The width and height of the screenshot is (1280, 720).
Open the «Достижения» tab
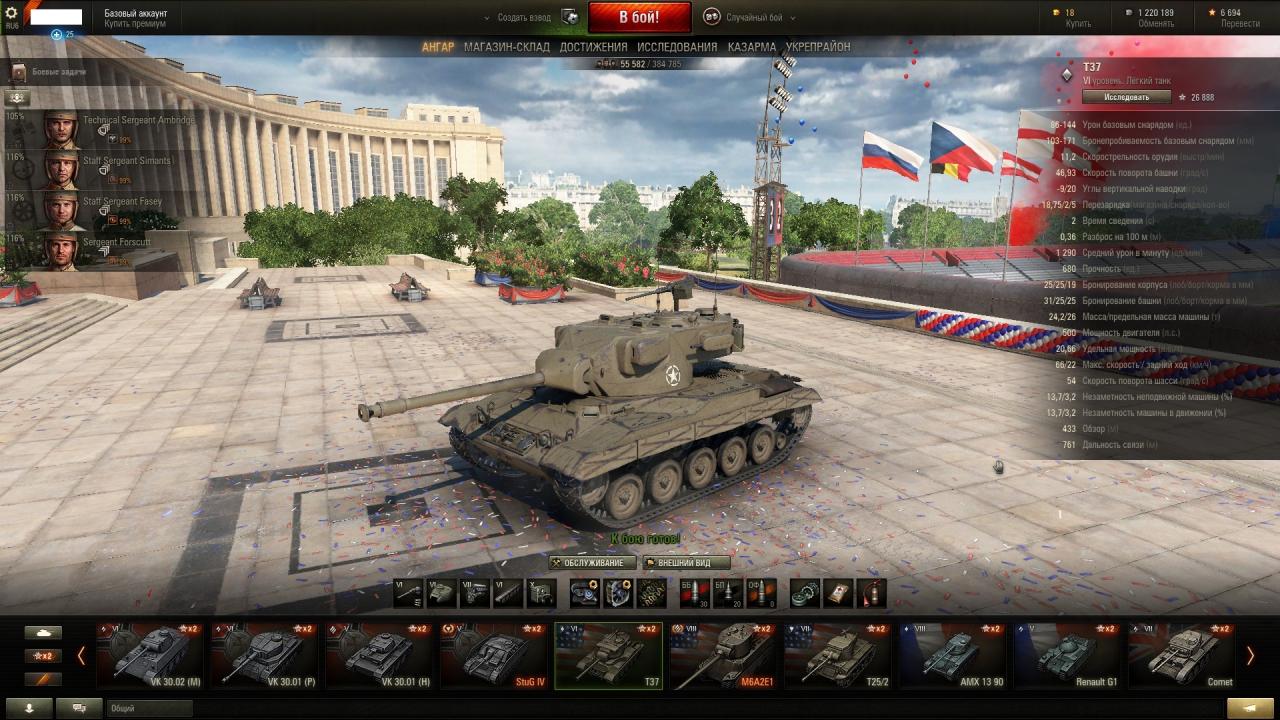click(593, 47)
